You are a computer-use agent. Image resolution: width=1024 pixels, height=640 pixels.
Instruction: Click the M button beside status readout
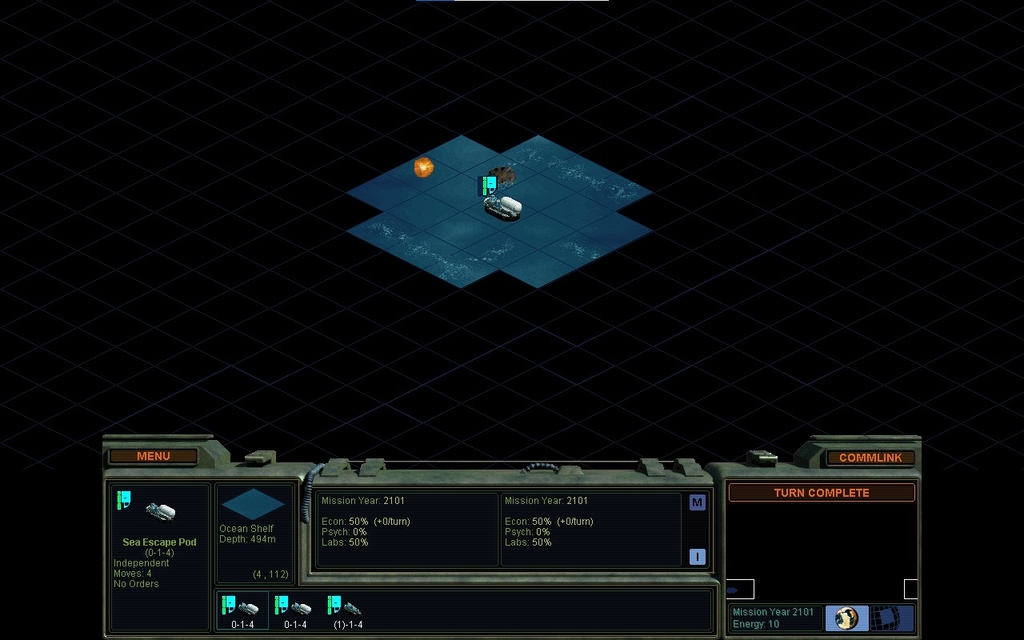tap(697, 502)
